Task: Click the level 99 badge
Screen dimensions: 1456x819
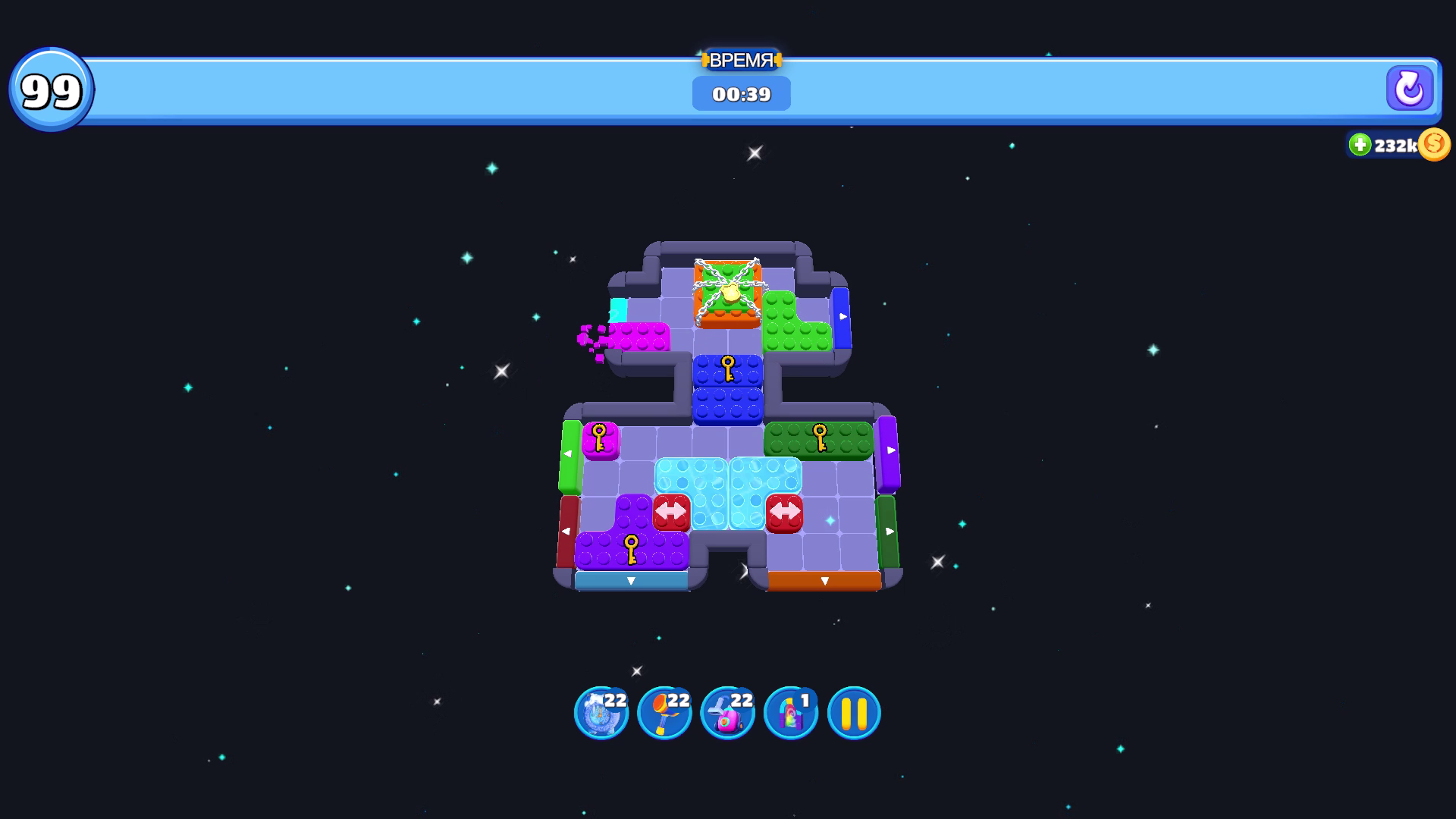Action: pos(51,89)
